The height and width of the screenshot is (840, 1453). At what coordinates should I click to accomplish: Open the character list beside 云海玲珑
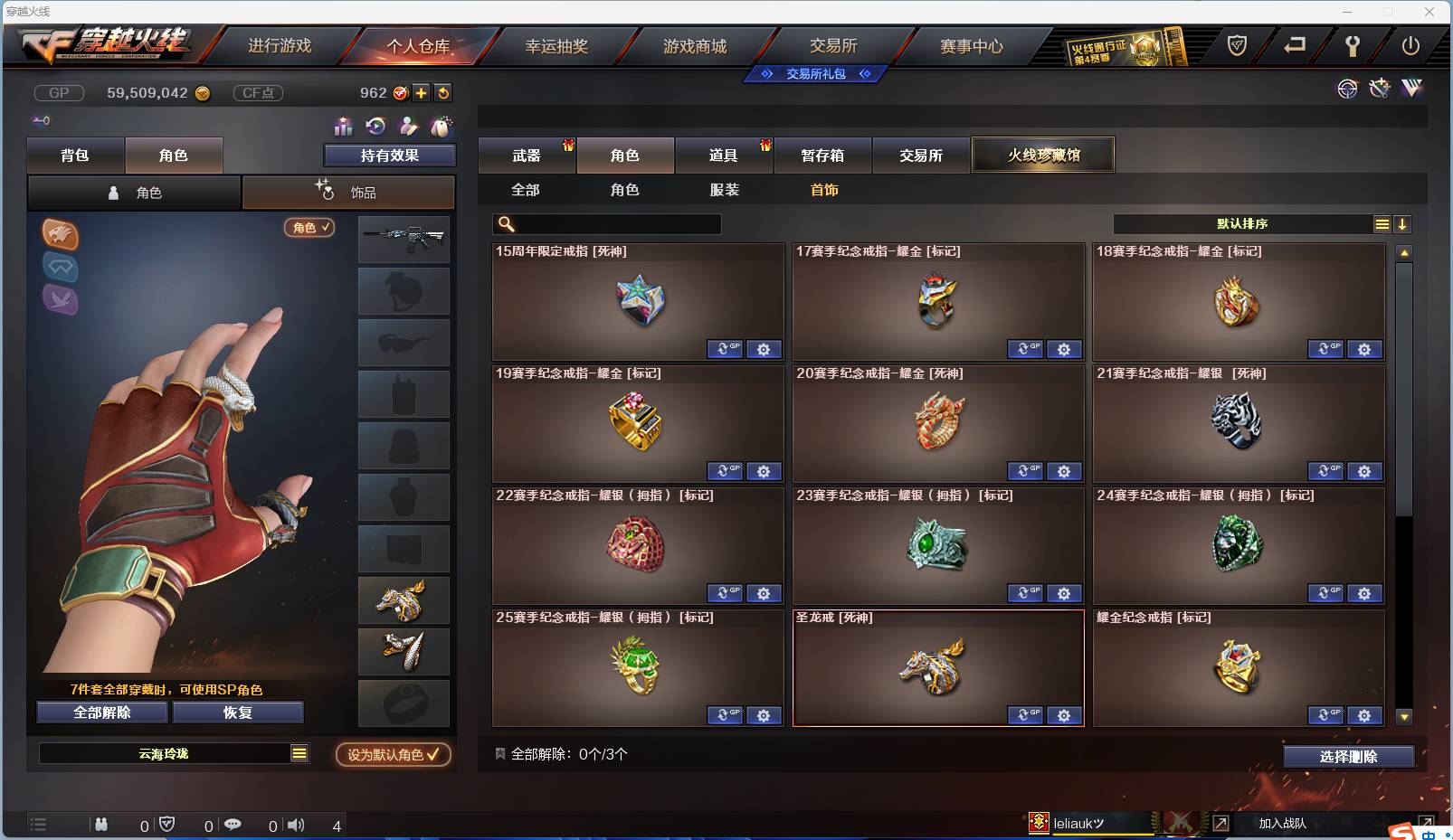point(299,752)
